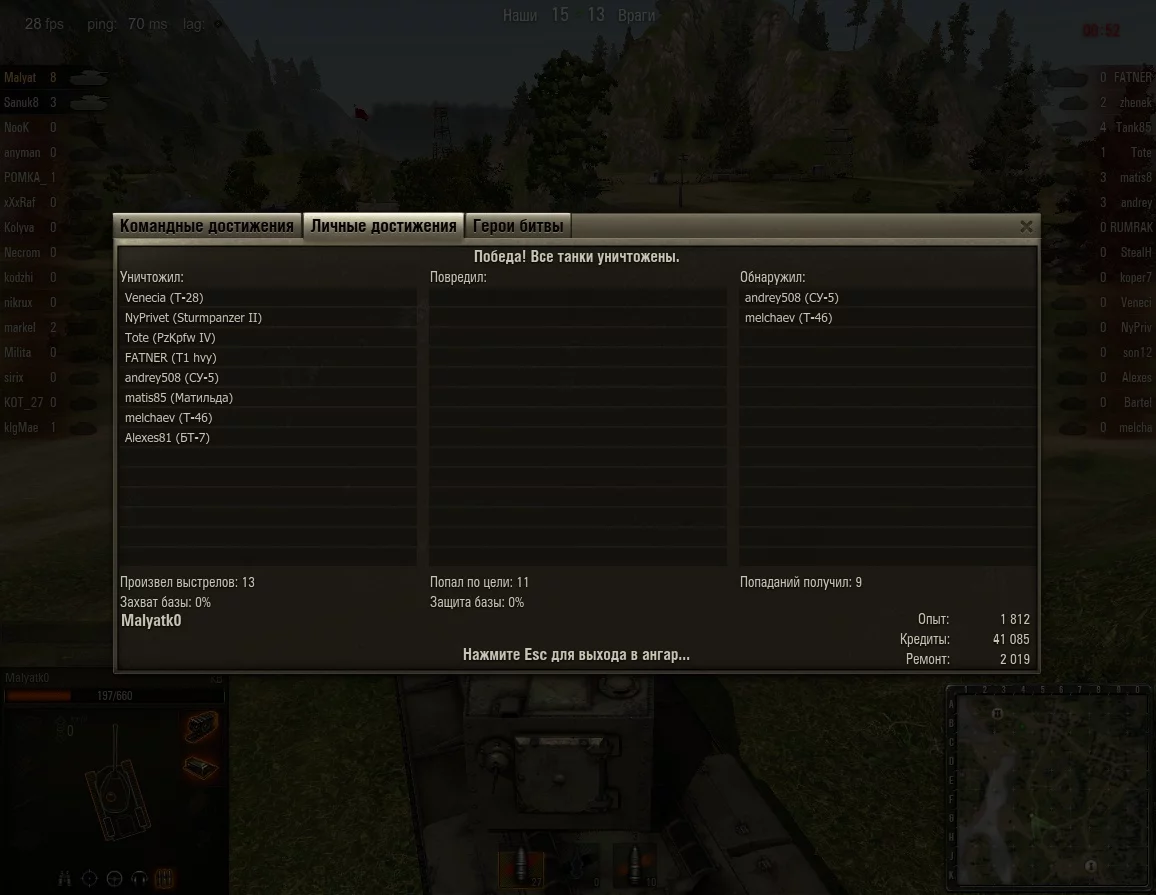Viewport: 1156px width, 895px height.
Task: Pick matis85 (Матильда) in the list
Action: click(x=179, y=398)
